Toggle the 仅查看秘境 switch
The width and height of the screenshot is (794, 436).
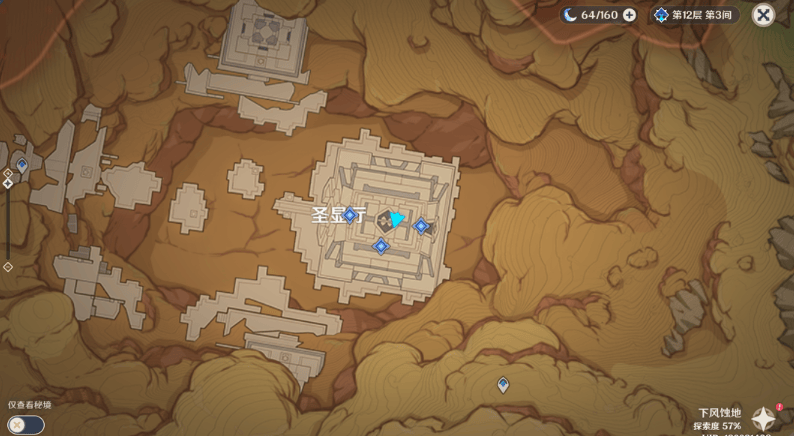pyautogui.click(x=26, y=425)
